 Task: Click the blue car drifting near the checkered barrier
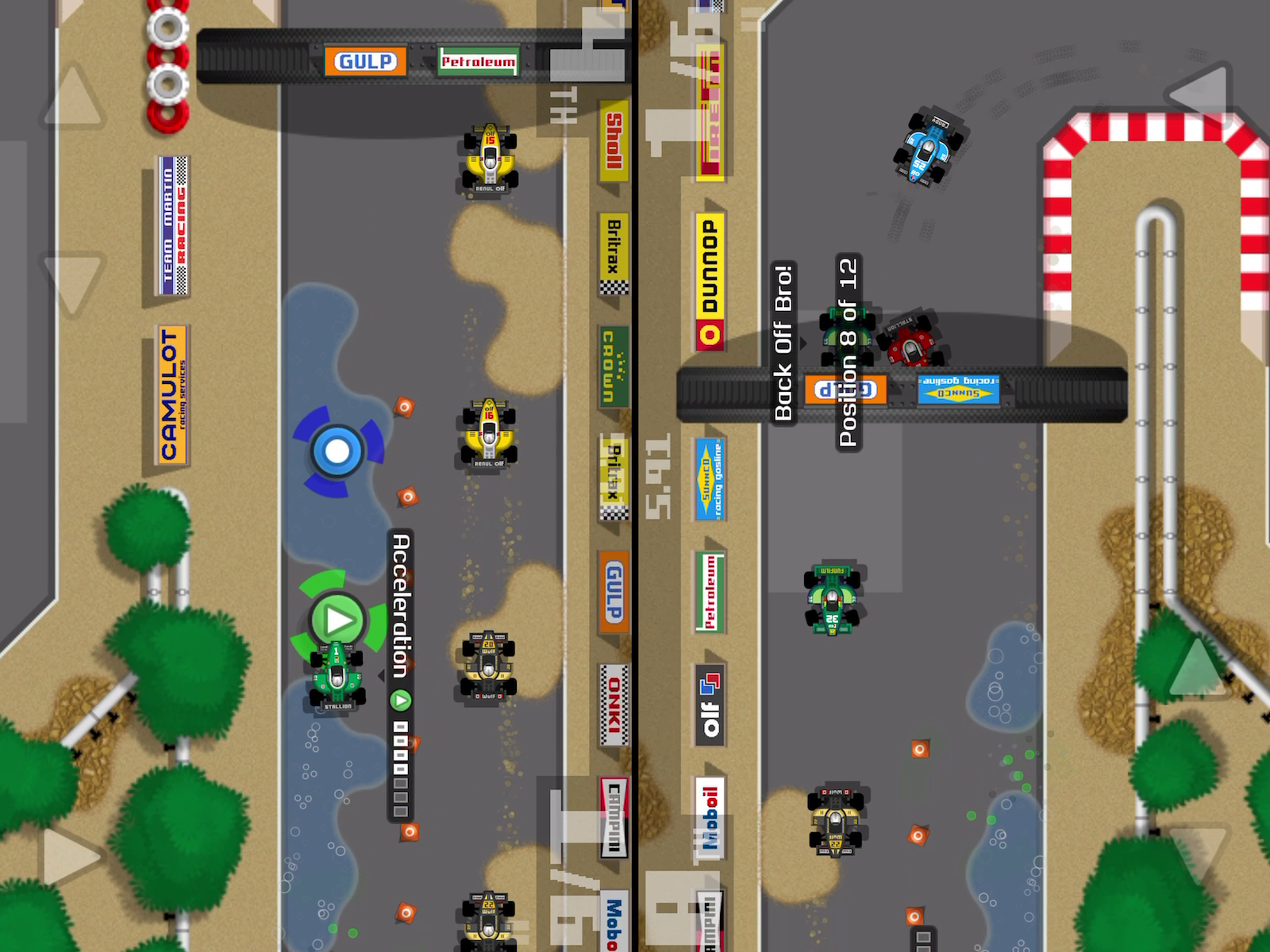pyautogui.click(x=930, y=147)
